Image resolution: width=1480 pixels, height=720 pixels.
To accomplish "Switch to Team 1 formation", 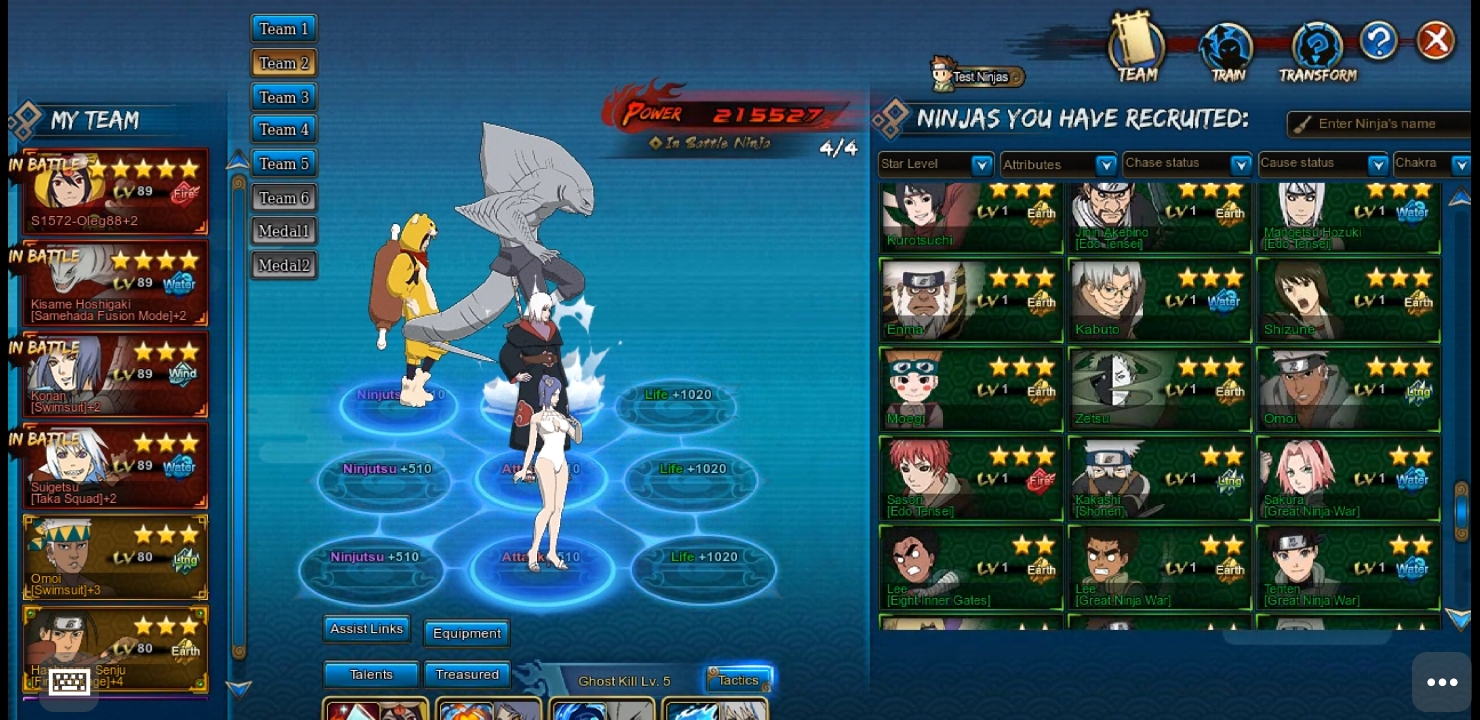I will (x=284, y=29).
